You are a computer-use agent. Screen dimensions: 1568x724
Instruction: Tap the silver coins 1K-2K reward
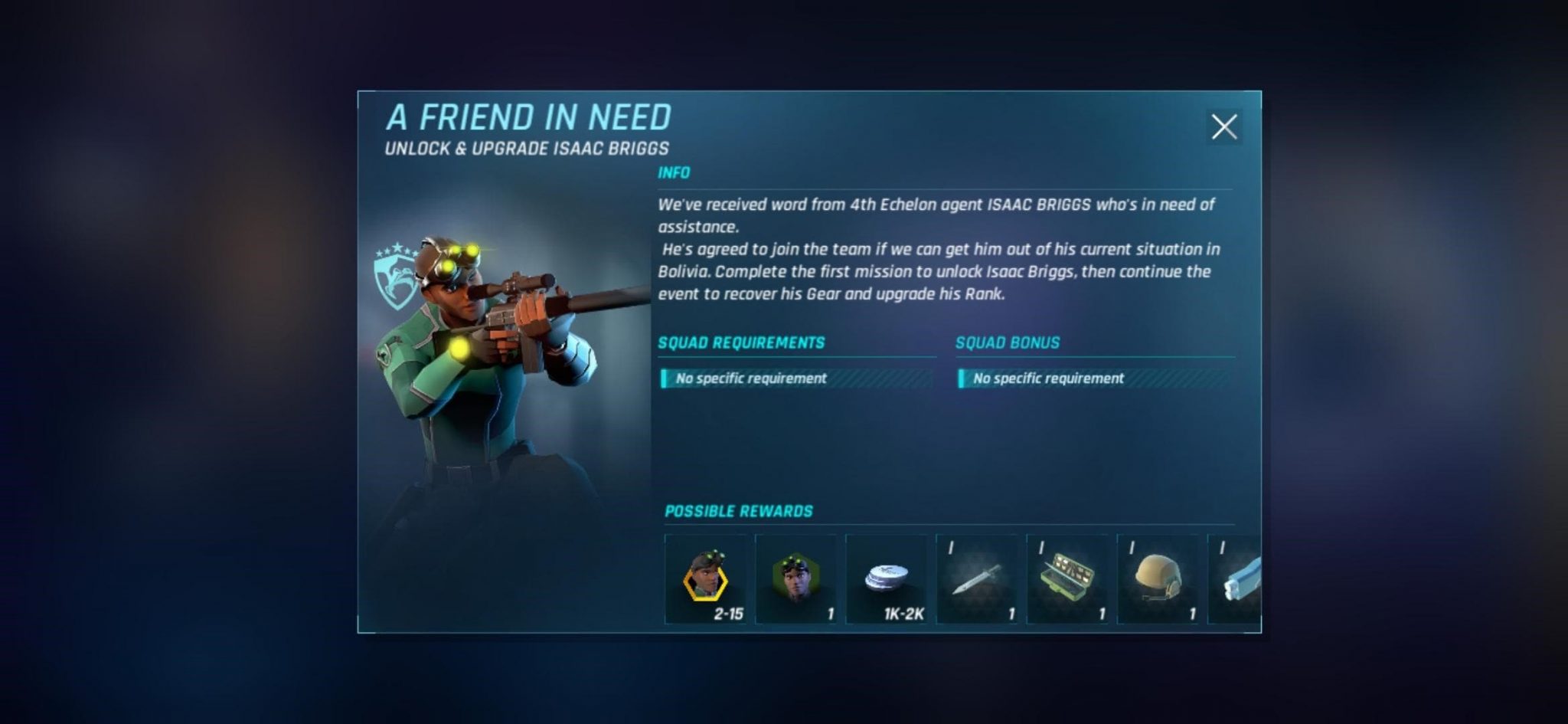coord(886,578)
